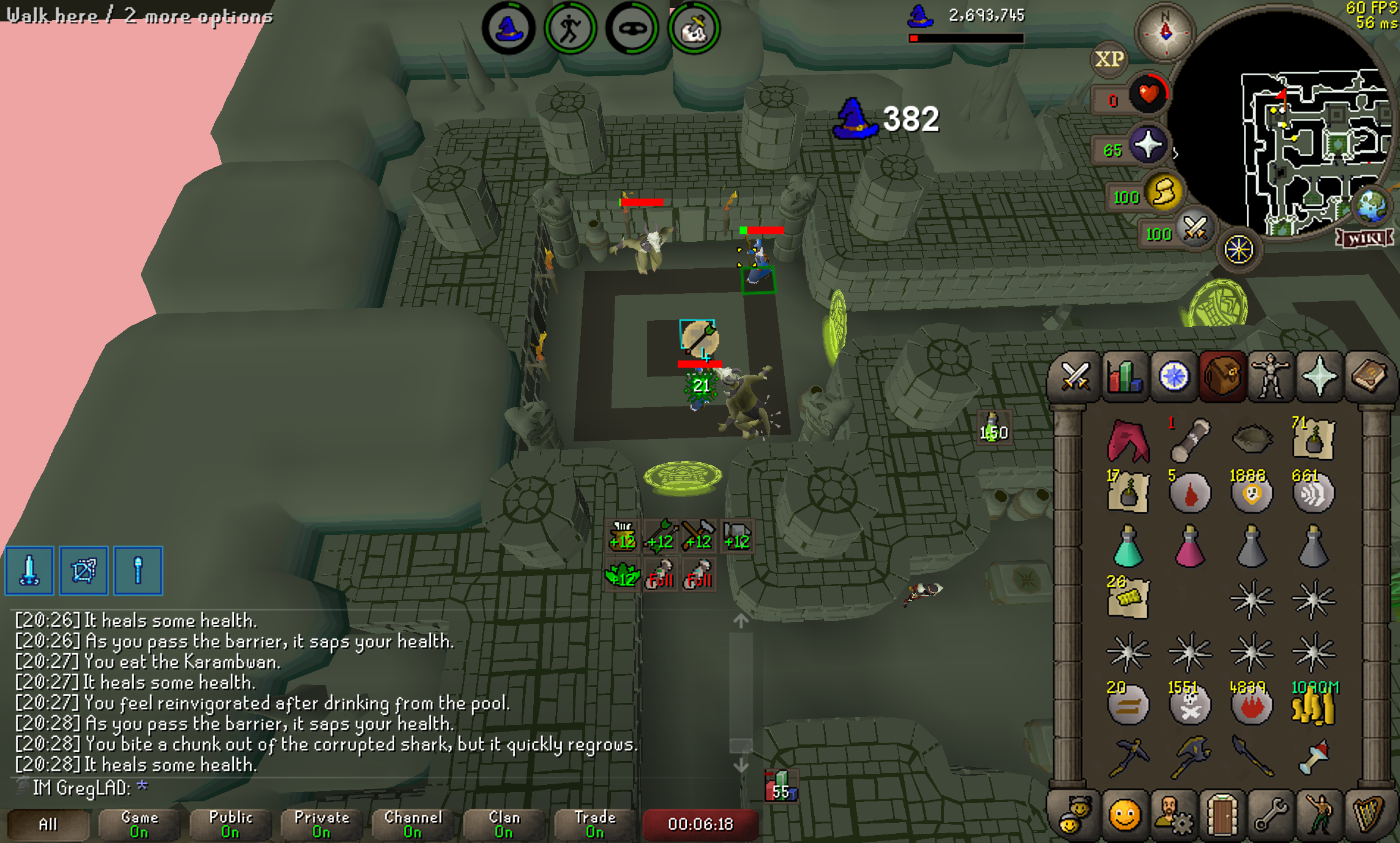
Task: Open the Combat Options tab
Action: (x=1074, y=377)
